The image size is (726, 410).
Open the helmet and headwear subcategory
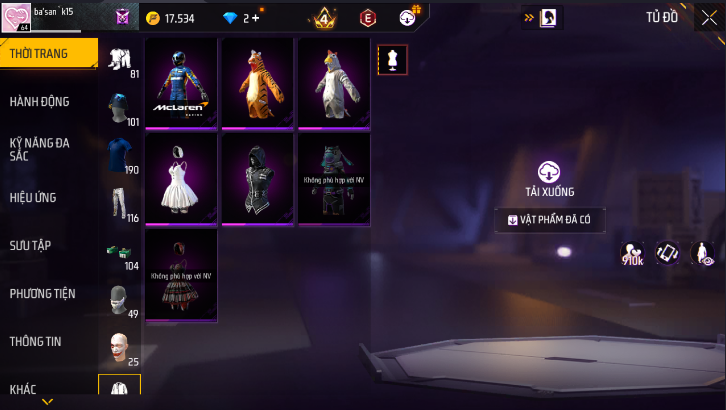click(120, 109)
